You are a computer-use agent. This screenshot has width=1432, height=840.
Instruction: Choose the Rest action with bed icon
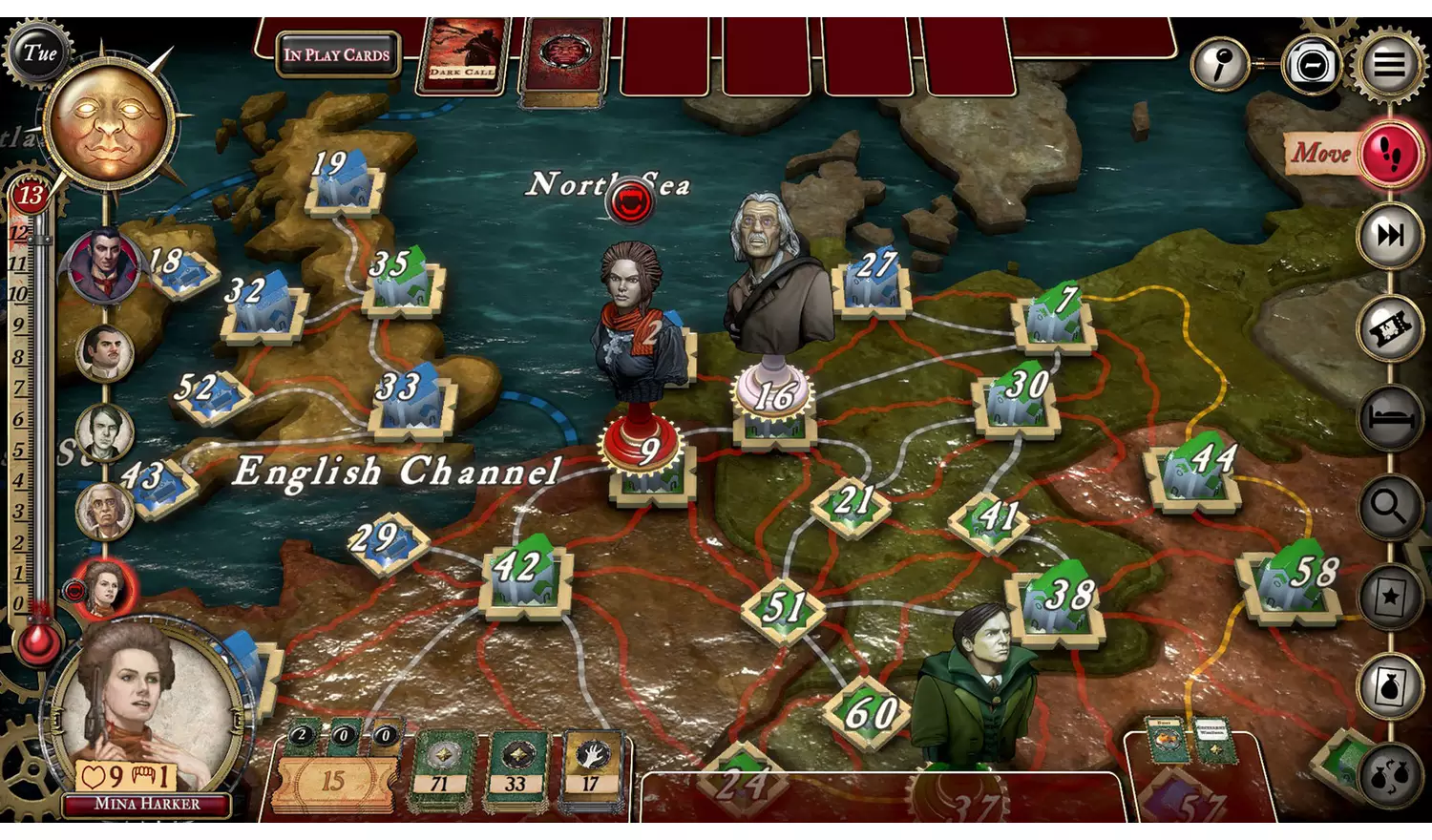(x=1389, y=416)
